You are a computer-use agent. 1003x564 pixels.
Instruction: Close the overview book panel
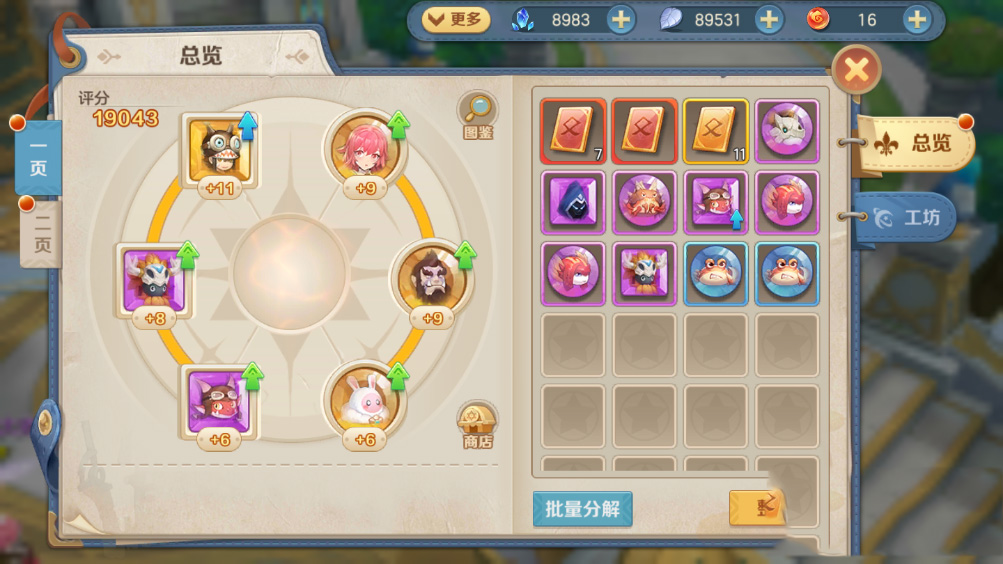pos(856,70)
